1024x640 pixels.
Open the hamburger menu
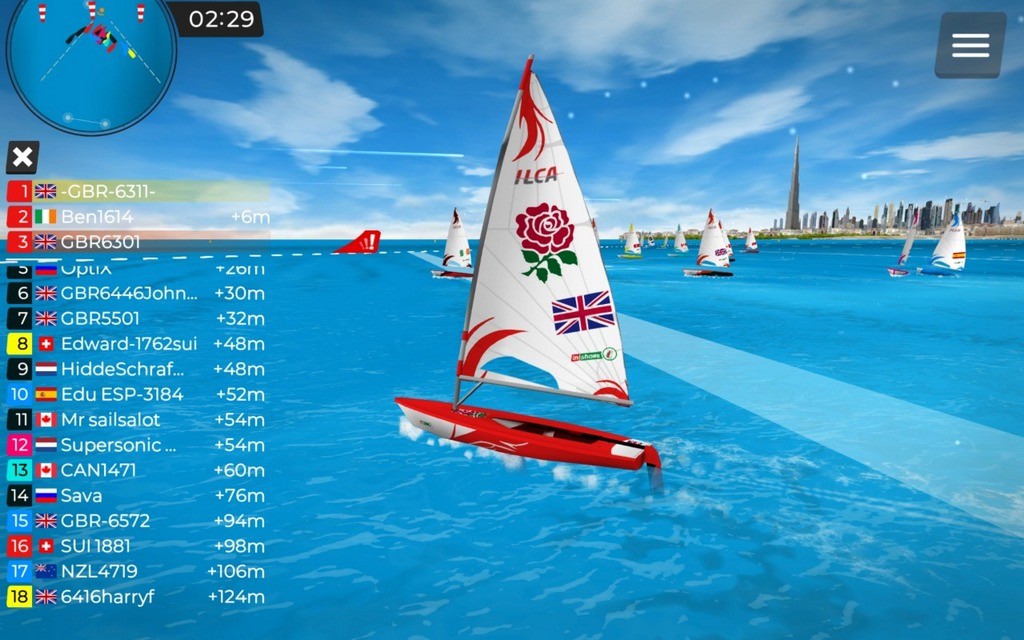tap(970, 45)
